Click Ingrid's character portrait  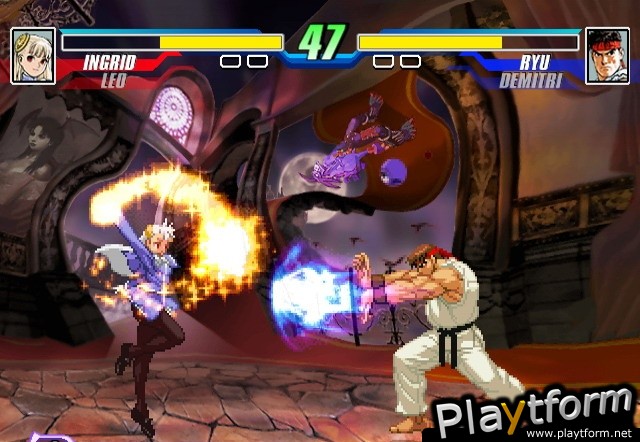click(x=33, y=54)
